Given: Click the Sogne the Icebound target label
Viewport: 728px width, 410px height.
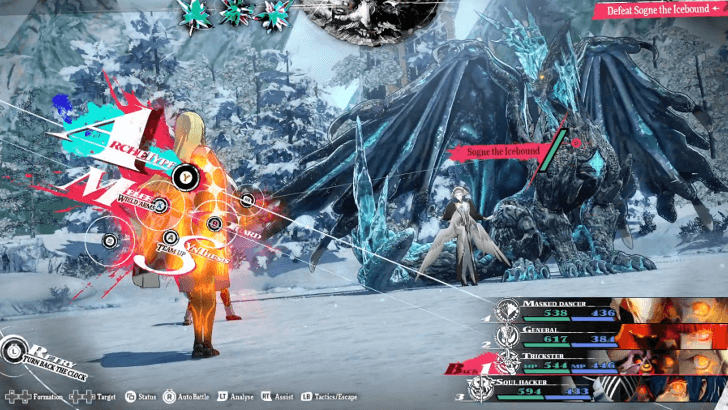Looking at the screenshot, I should (501, 152).
